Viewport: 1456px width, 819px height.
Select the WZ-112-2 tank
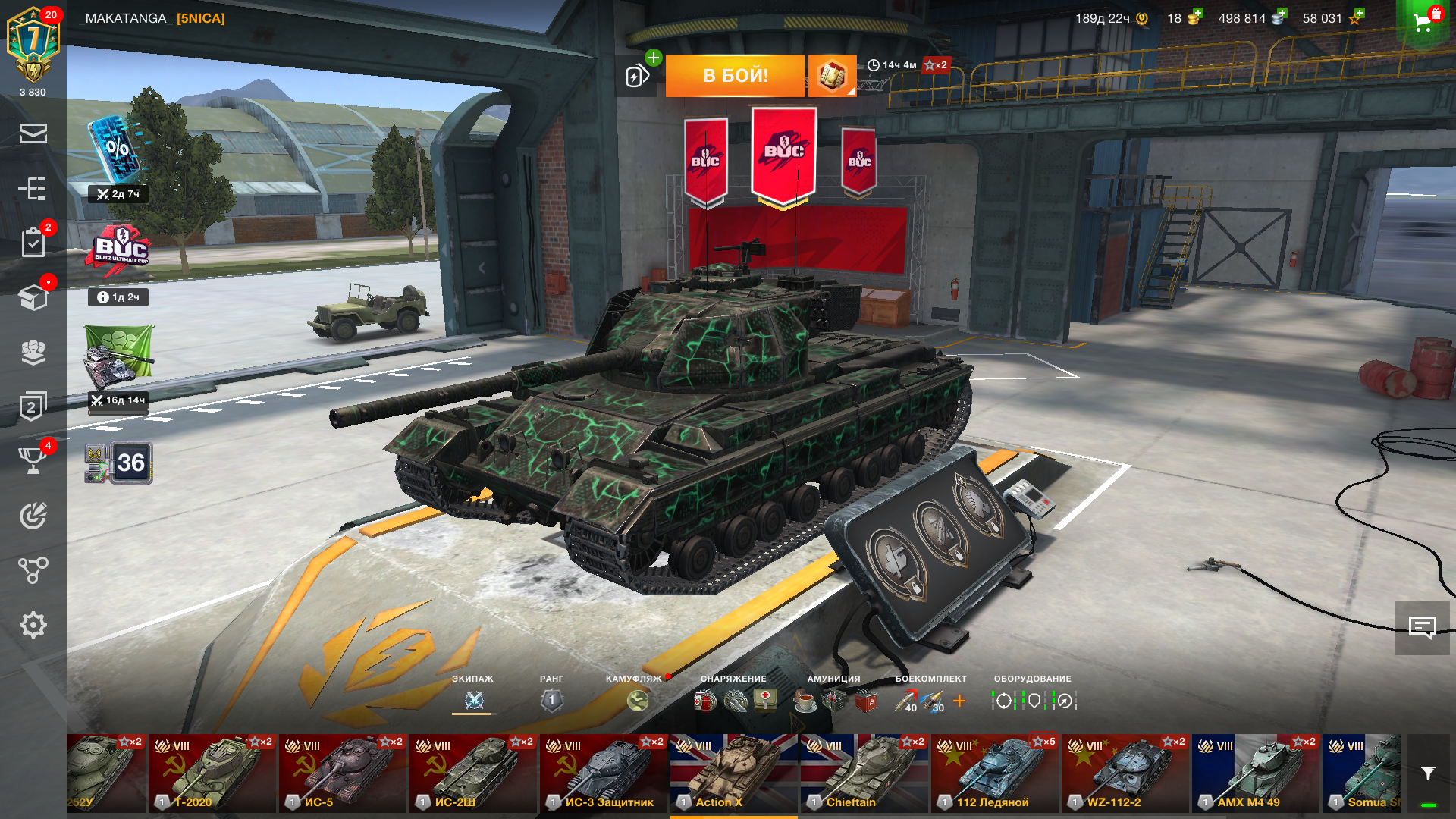click(x=1125, y=773)
